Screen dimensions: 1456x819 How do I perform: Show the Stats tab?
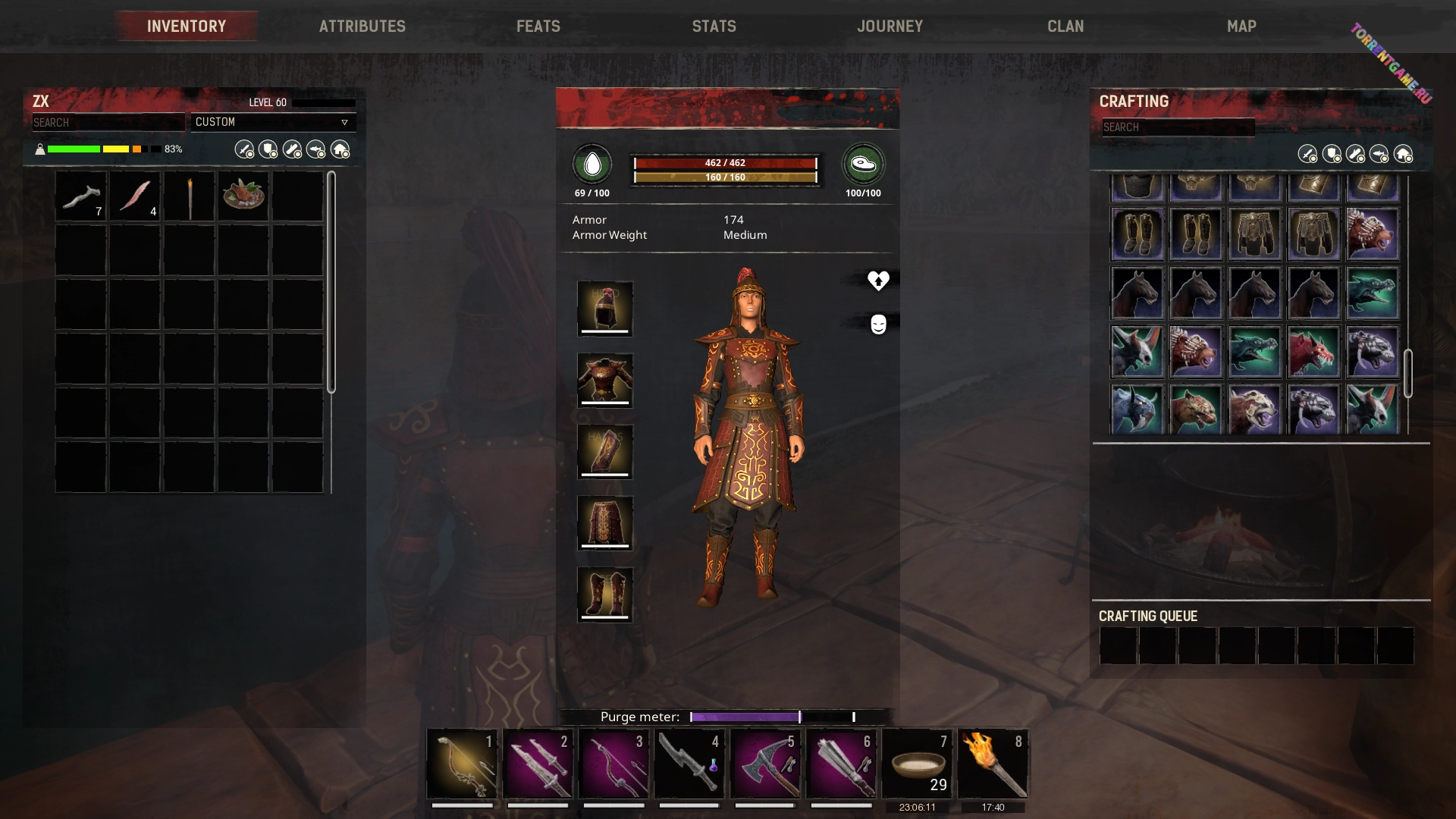click(714, 27)
